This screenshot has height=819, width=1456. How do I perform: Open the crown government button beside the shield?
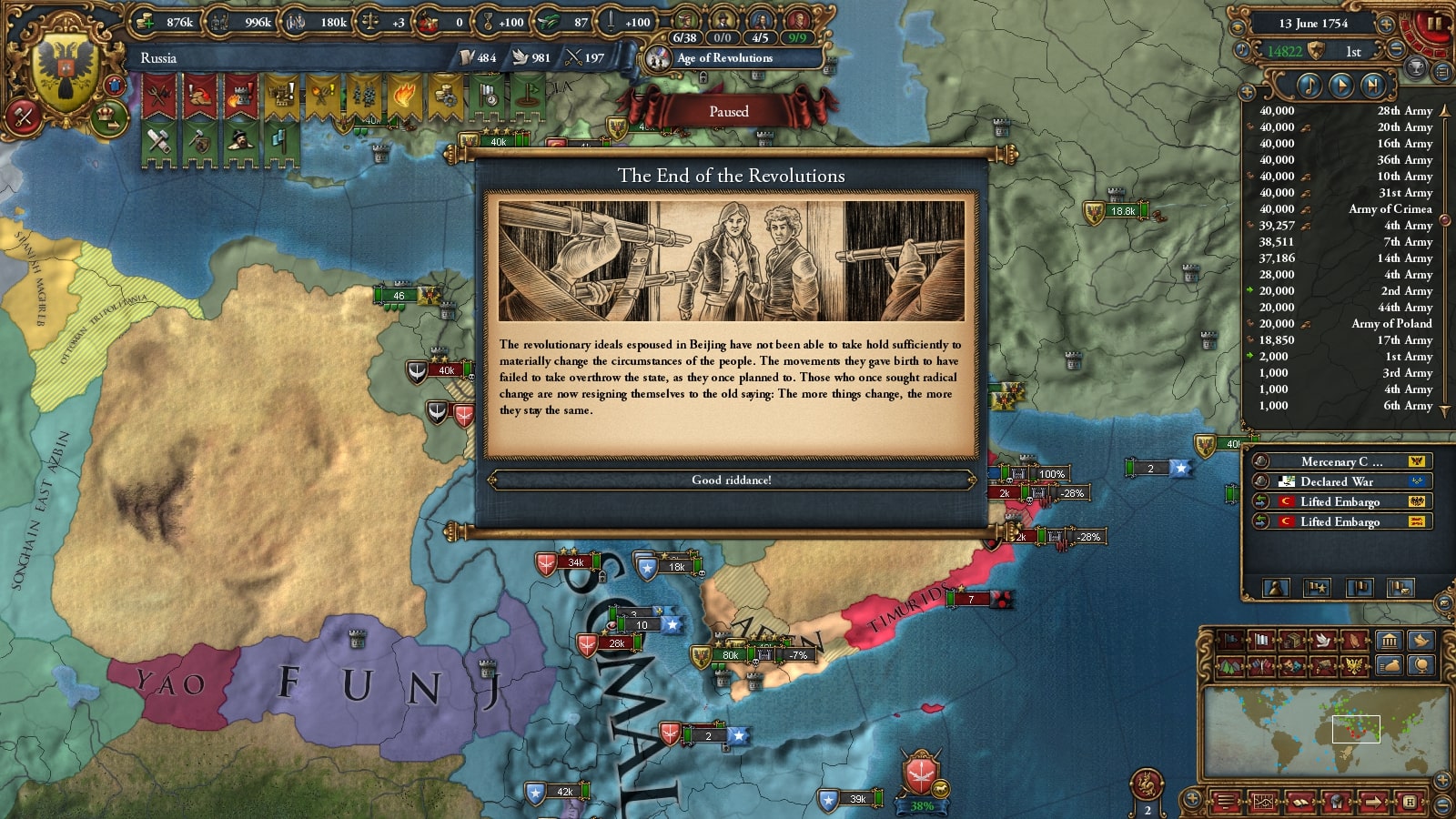tap(108, 116)
